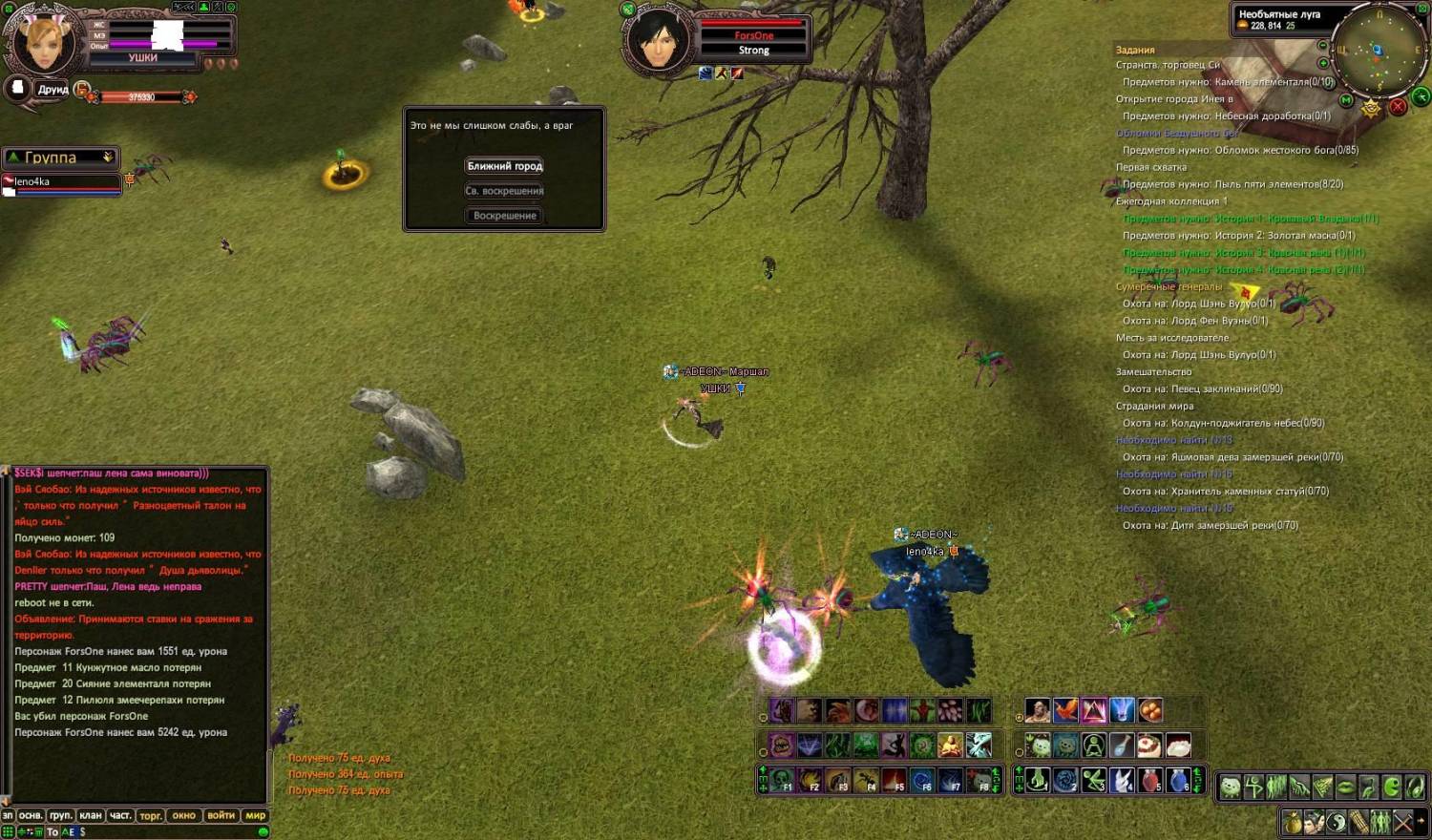Image resolution: width=1432 pixels, height=840 pixels.
Task: Click the green lips emote icon
Action: click(1344, 787)
